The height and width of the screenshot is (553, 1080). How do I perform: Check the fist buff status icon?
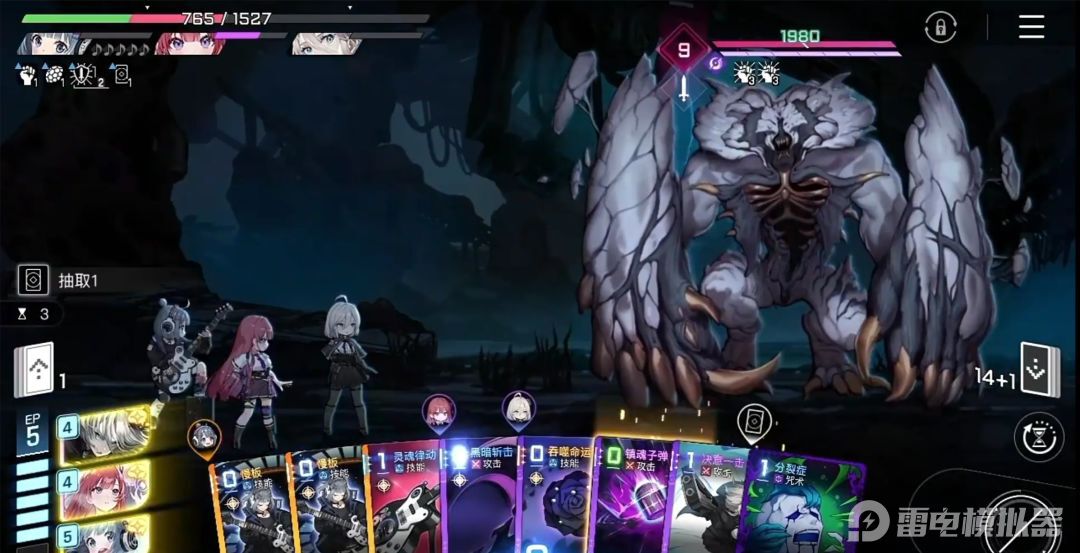(26, 73)
